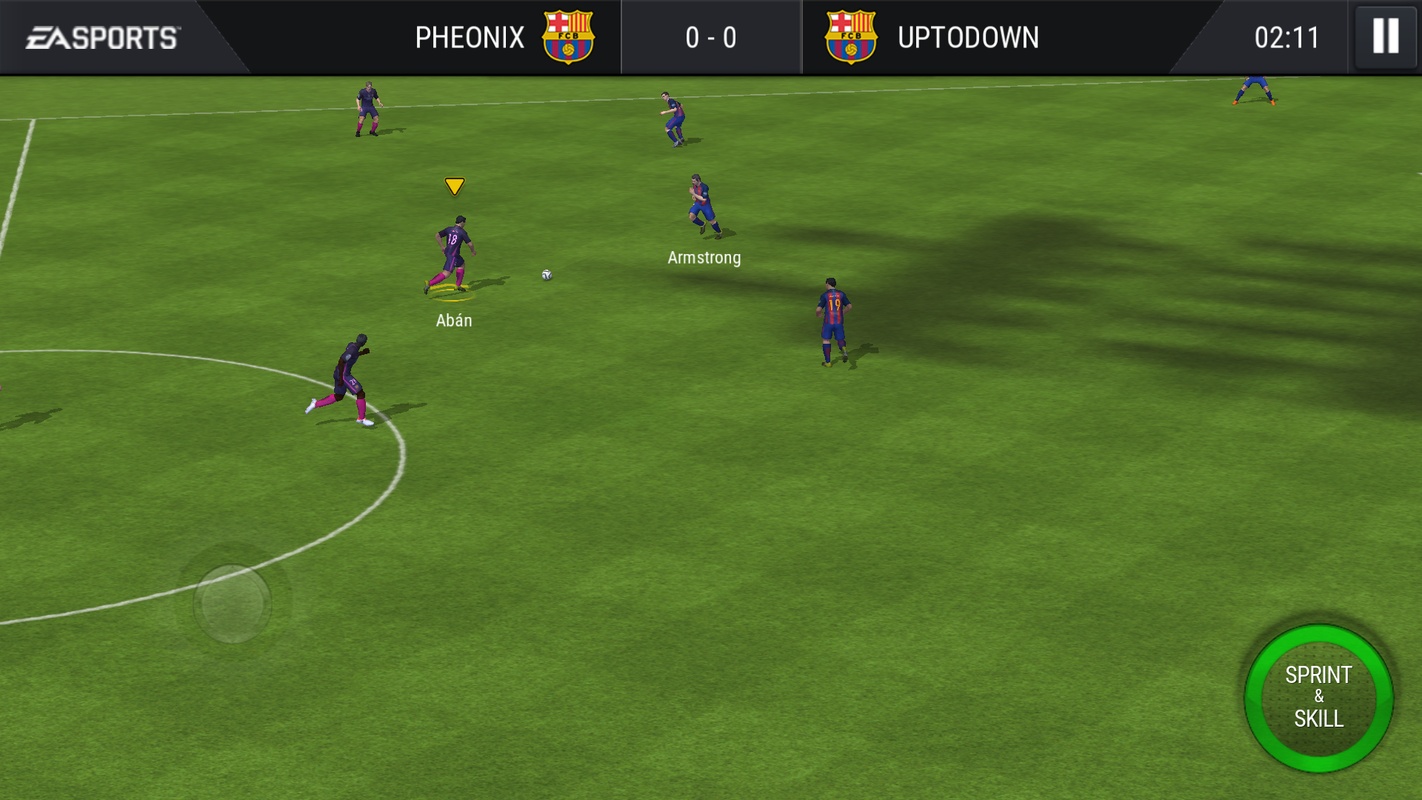Pause the match with the pause button

click(1385, 37)
